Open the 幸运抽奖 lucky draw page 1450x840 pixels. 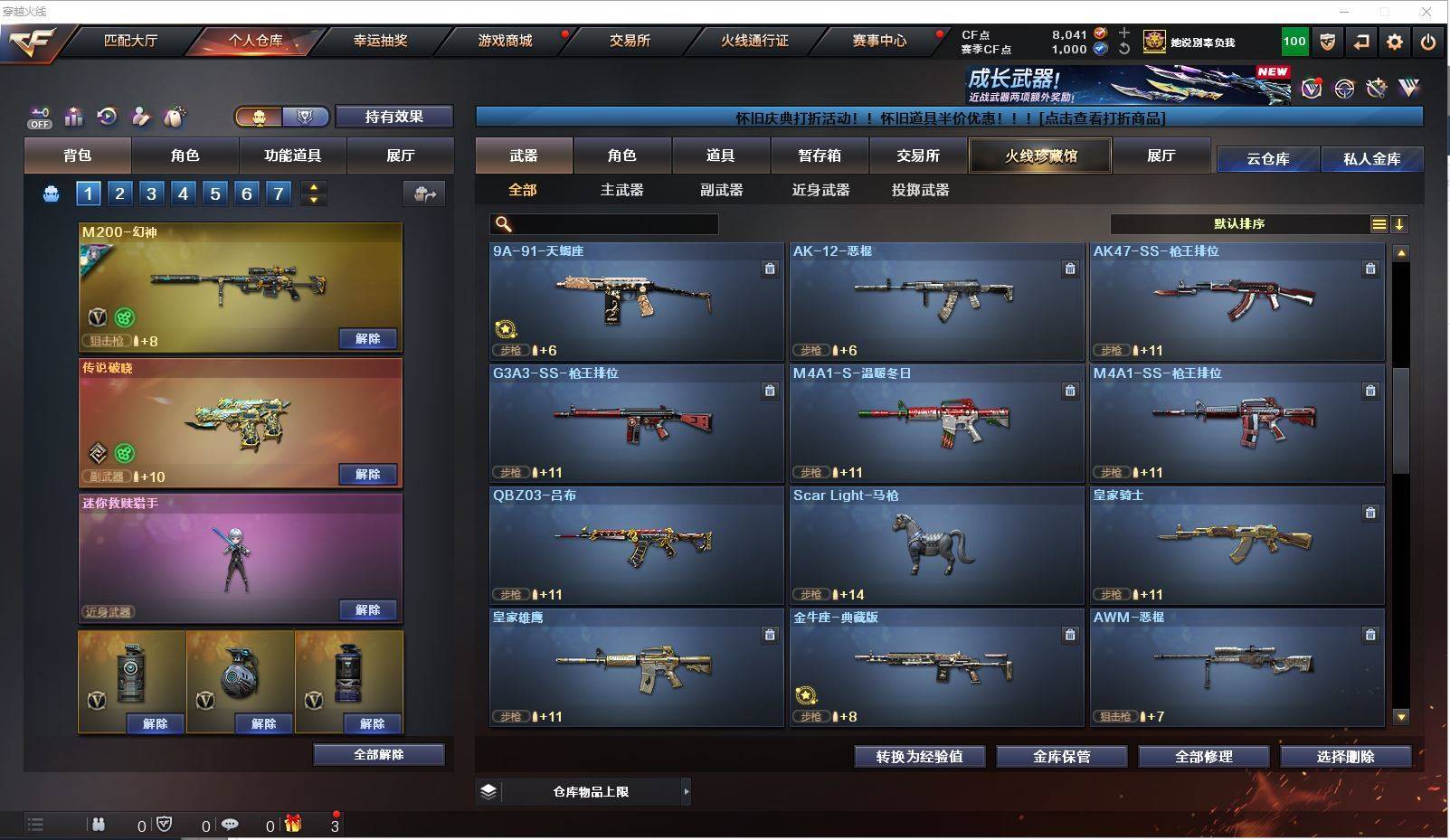pos(380,41)
